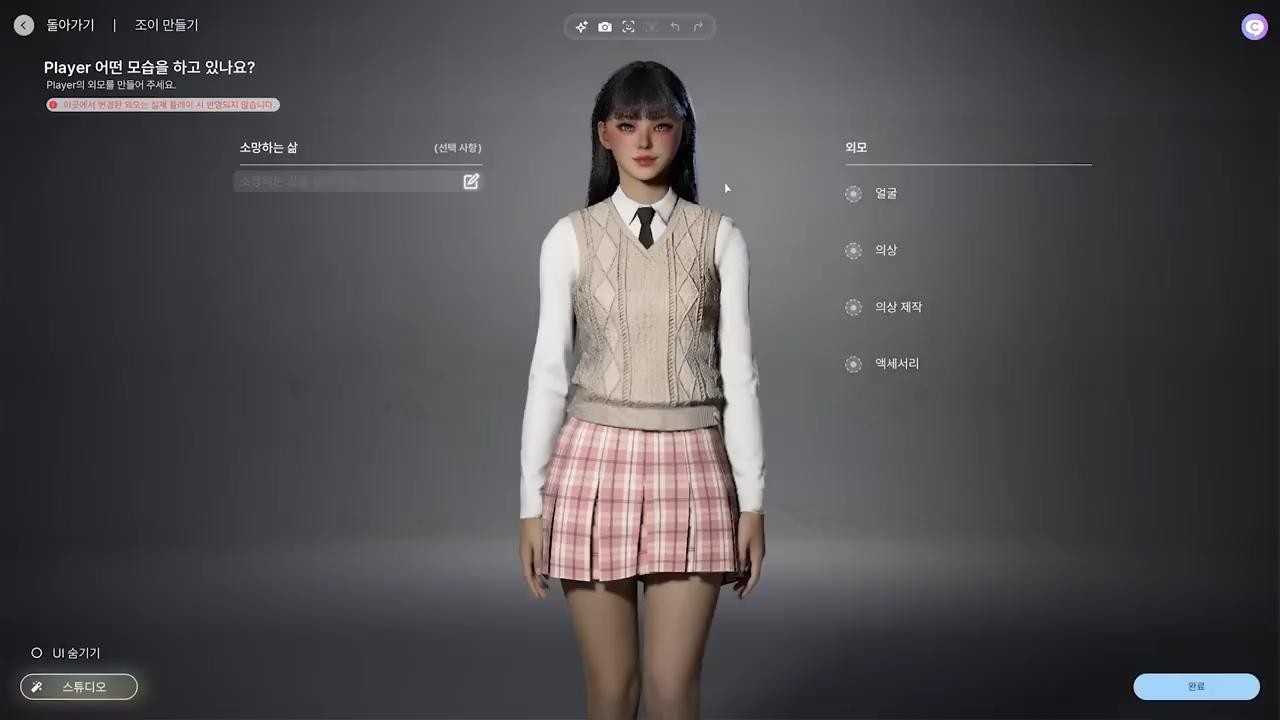Click the back arrow beside 돌아가기
The image size is (1280, 720).
point(23,25)
